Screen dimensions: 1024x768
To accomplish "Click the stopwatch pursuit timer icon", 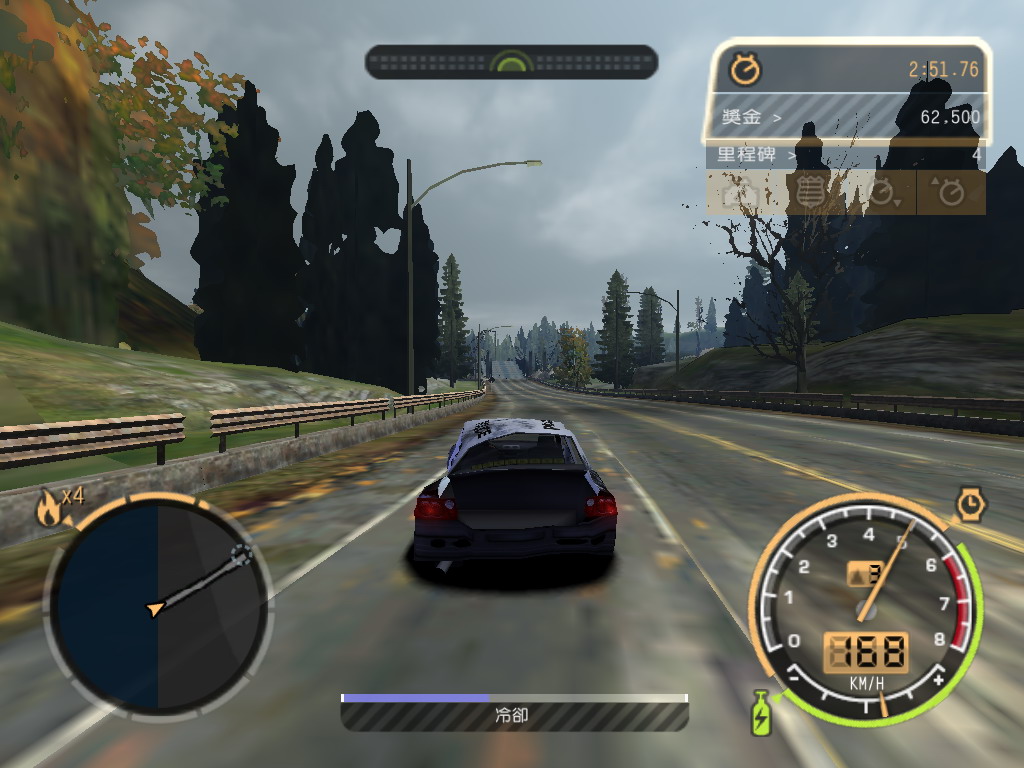I will 745,69.
